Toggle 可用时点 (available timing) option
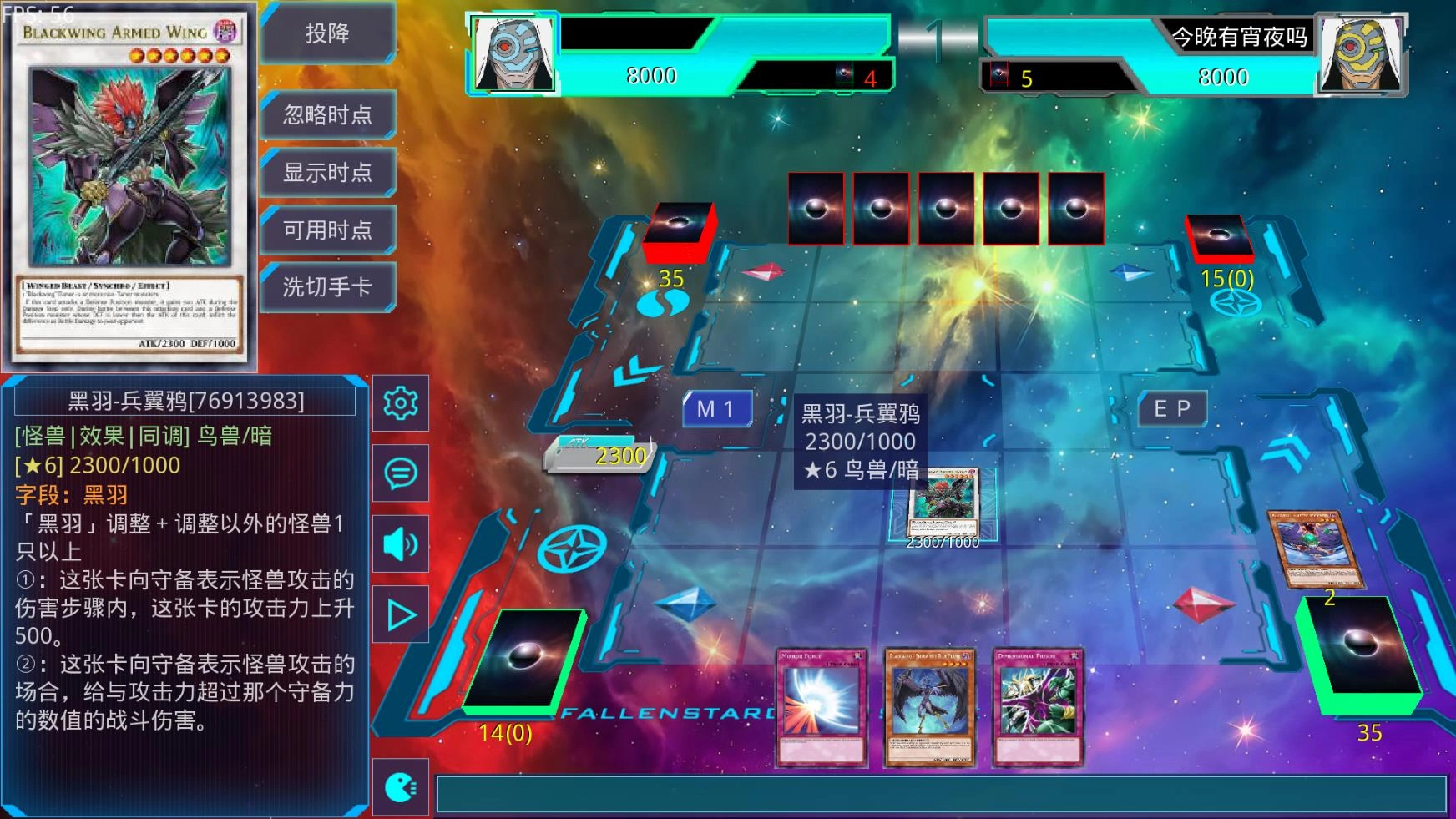This screenshot has height=819, width=1456. (x=327, y=230)
